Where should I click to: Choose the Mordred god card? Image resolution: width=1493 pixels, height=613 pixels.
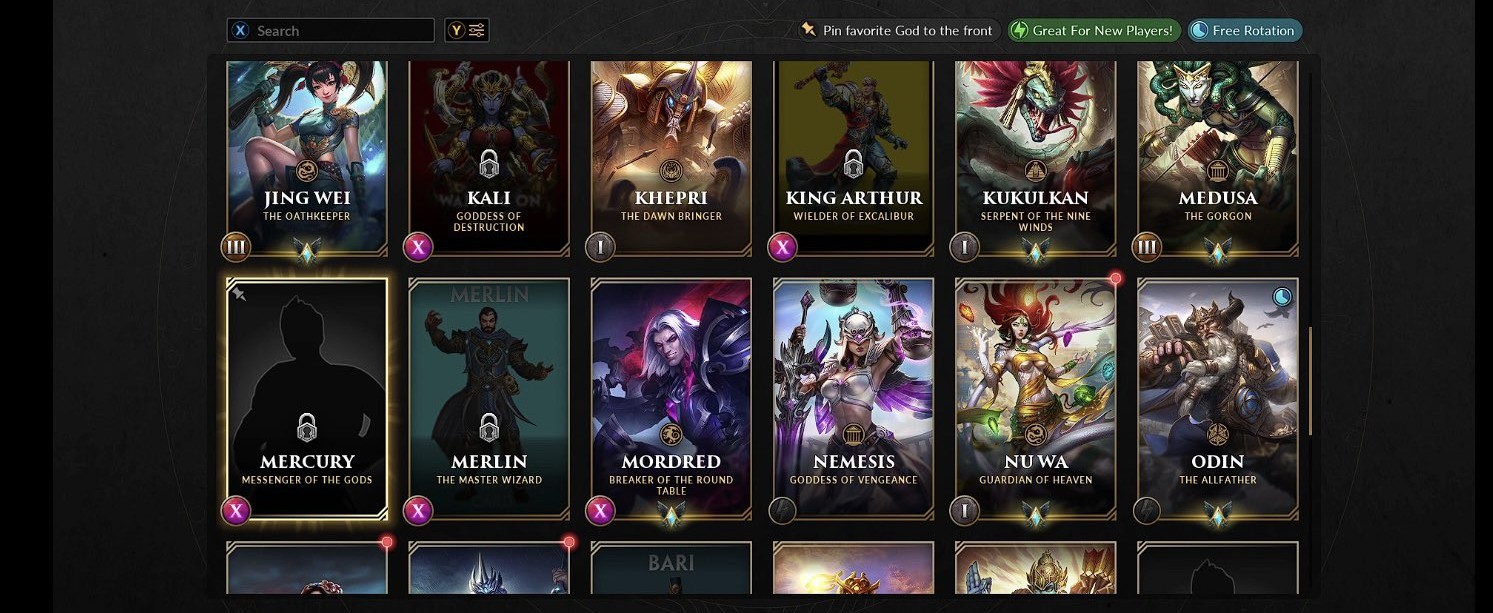[671, 398]
